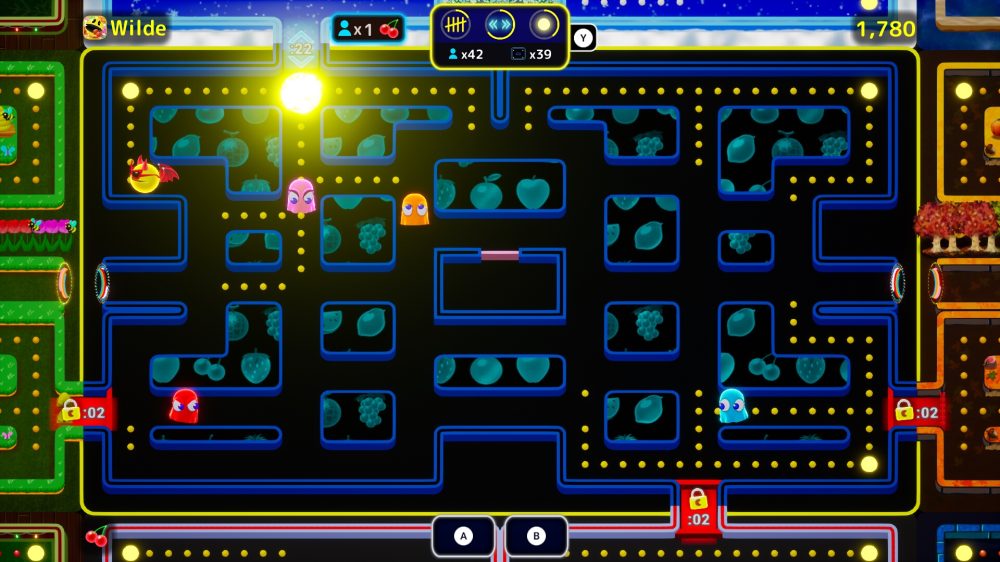Select the tally marks power-up icon
Image resolution: width=1000 pixels, height=562 pixels.
coord(456,25)
